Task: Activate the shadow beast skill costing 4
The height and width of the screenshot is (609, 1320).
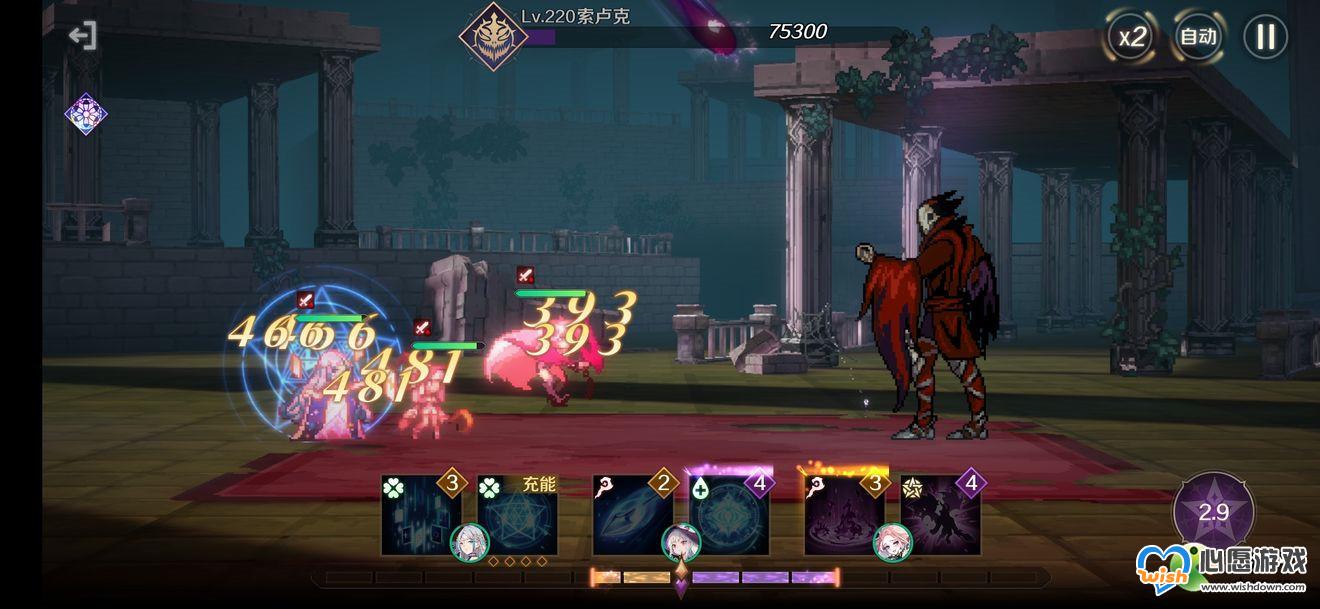Action: [940, 515]
